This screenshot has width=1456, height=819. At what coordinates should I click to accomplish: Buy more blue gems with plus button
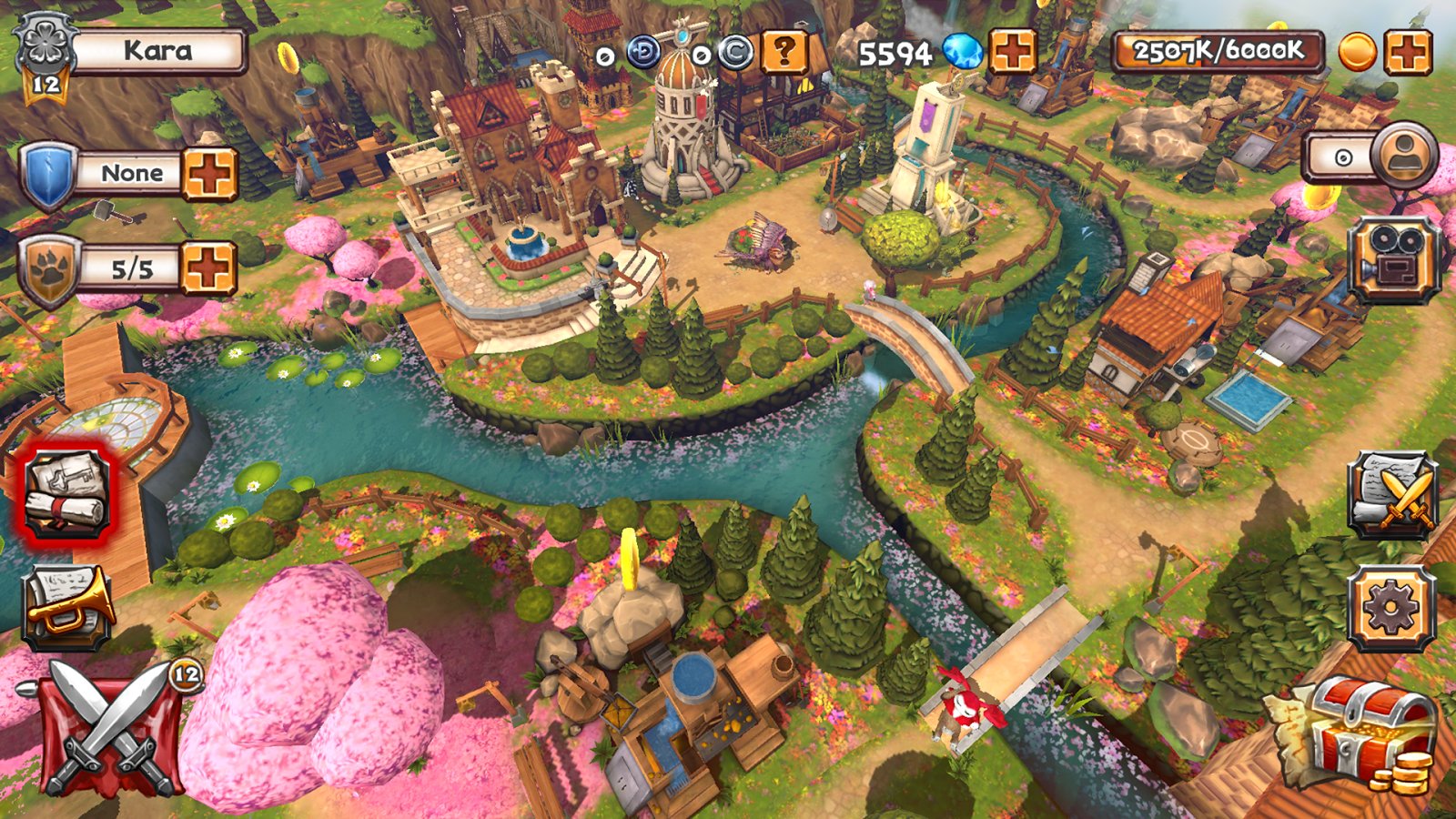pos(1012,51)
